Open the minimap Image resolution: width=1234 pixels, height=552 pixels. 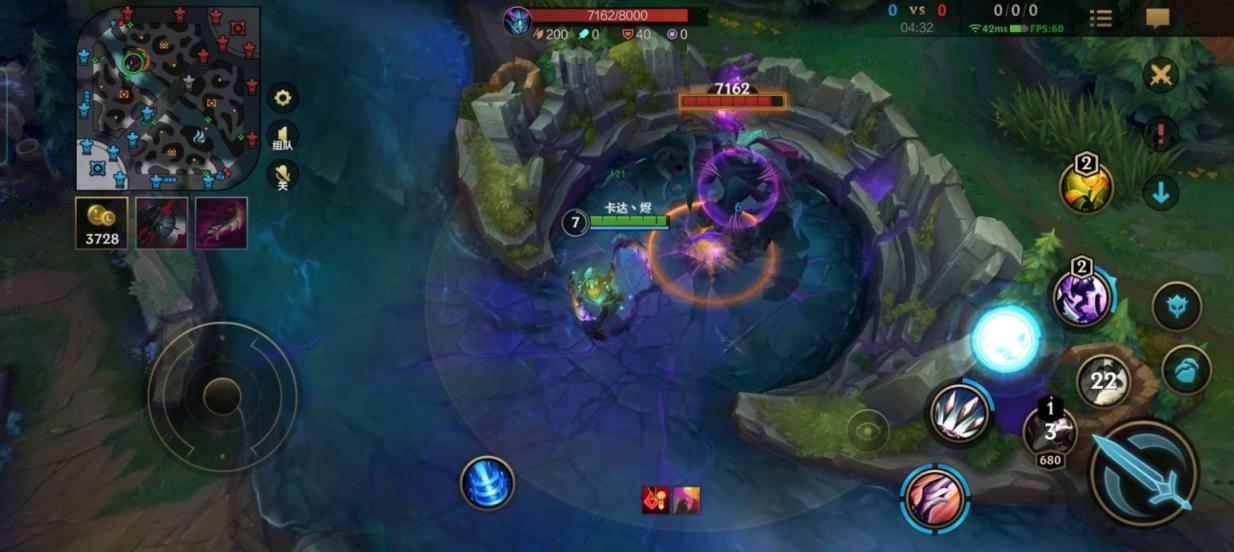pos(167,97)
